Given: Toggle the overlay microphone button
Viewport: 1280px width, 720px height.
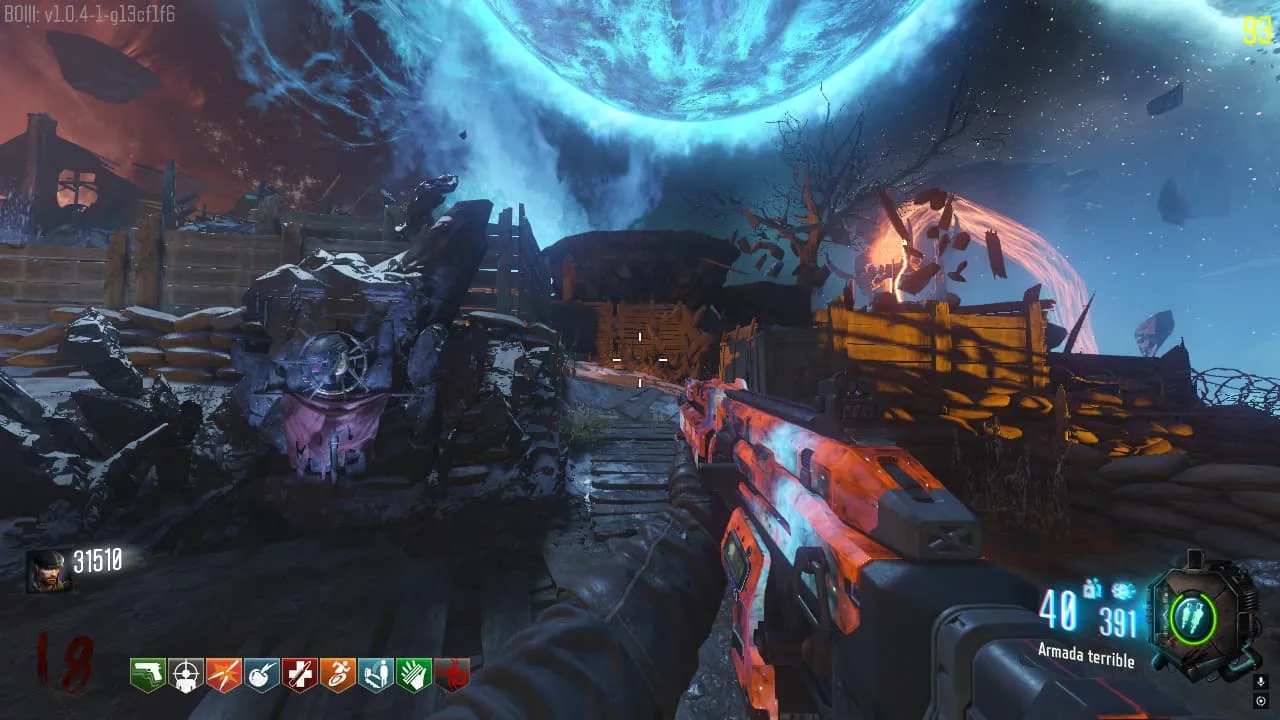Looking at the screenshot, I should [x=1260, y=680].
